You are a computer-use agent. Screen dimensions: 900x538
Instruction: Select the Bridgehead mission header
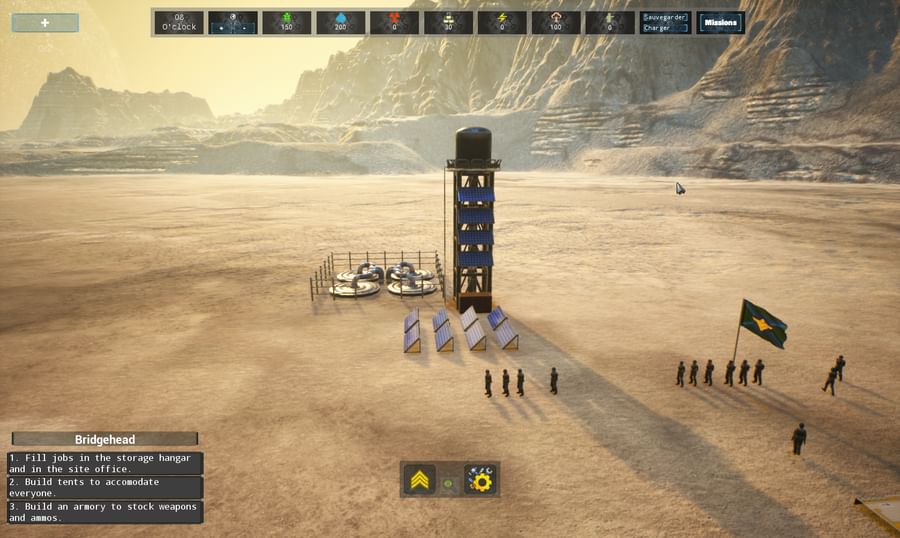105,439
